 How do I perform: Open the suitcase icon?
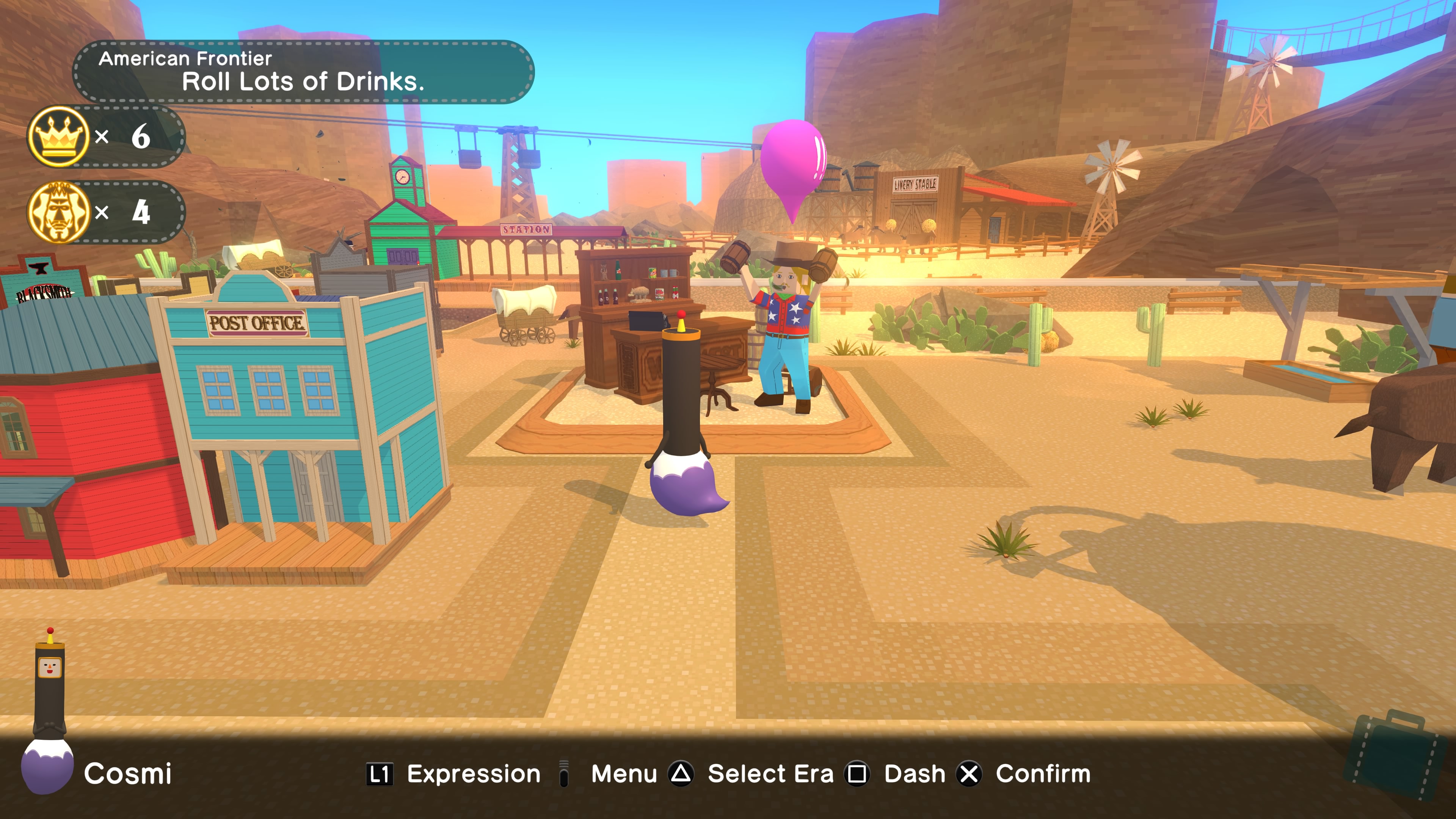(1394, 755)
